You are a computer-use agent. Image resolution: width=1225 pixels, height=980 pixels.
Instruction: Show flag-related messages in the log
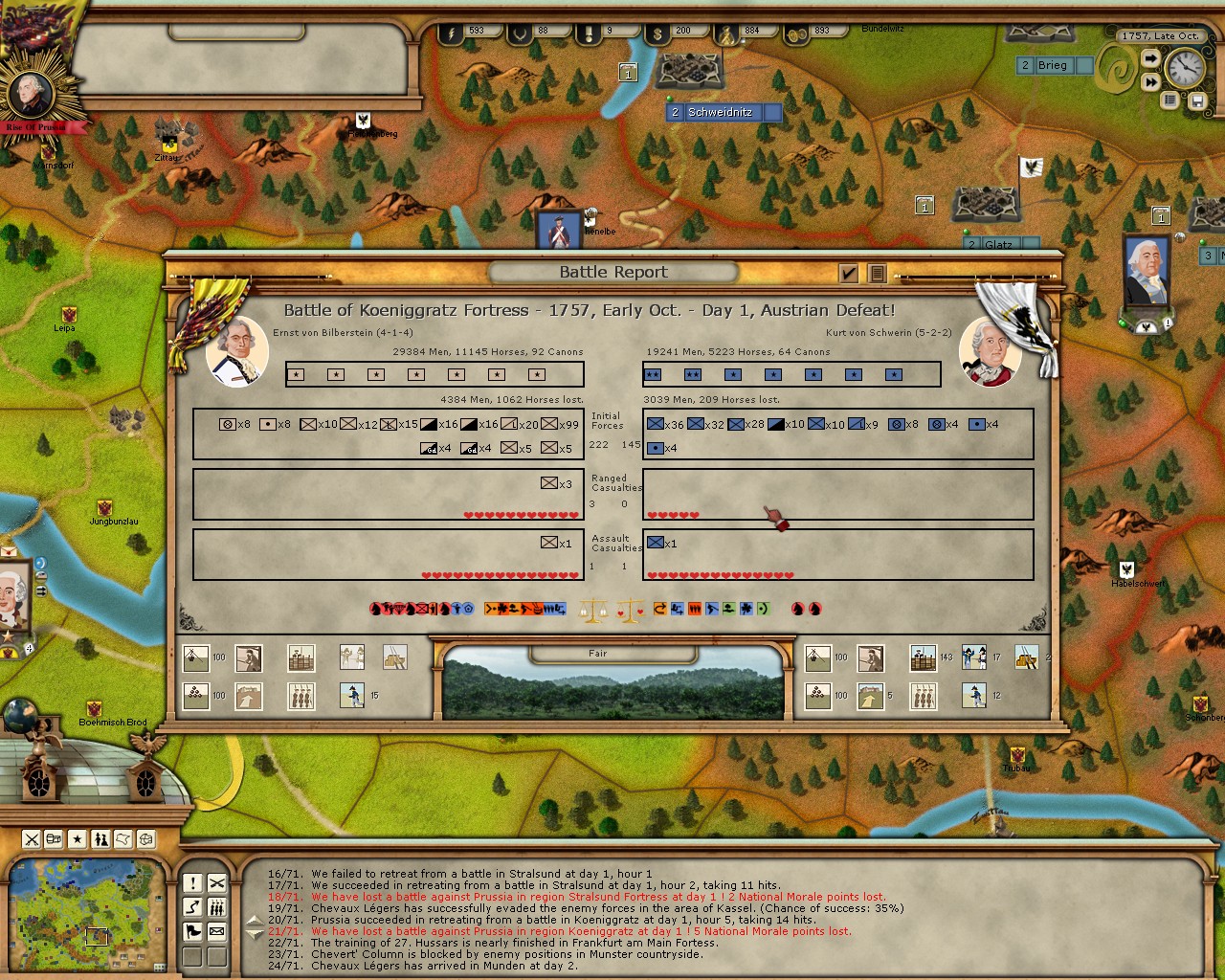pyautogui.click(x=192, y=930)
